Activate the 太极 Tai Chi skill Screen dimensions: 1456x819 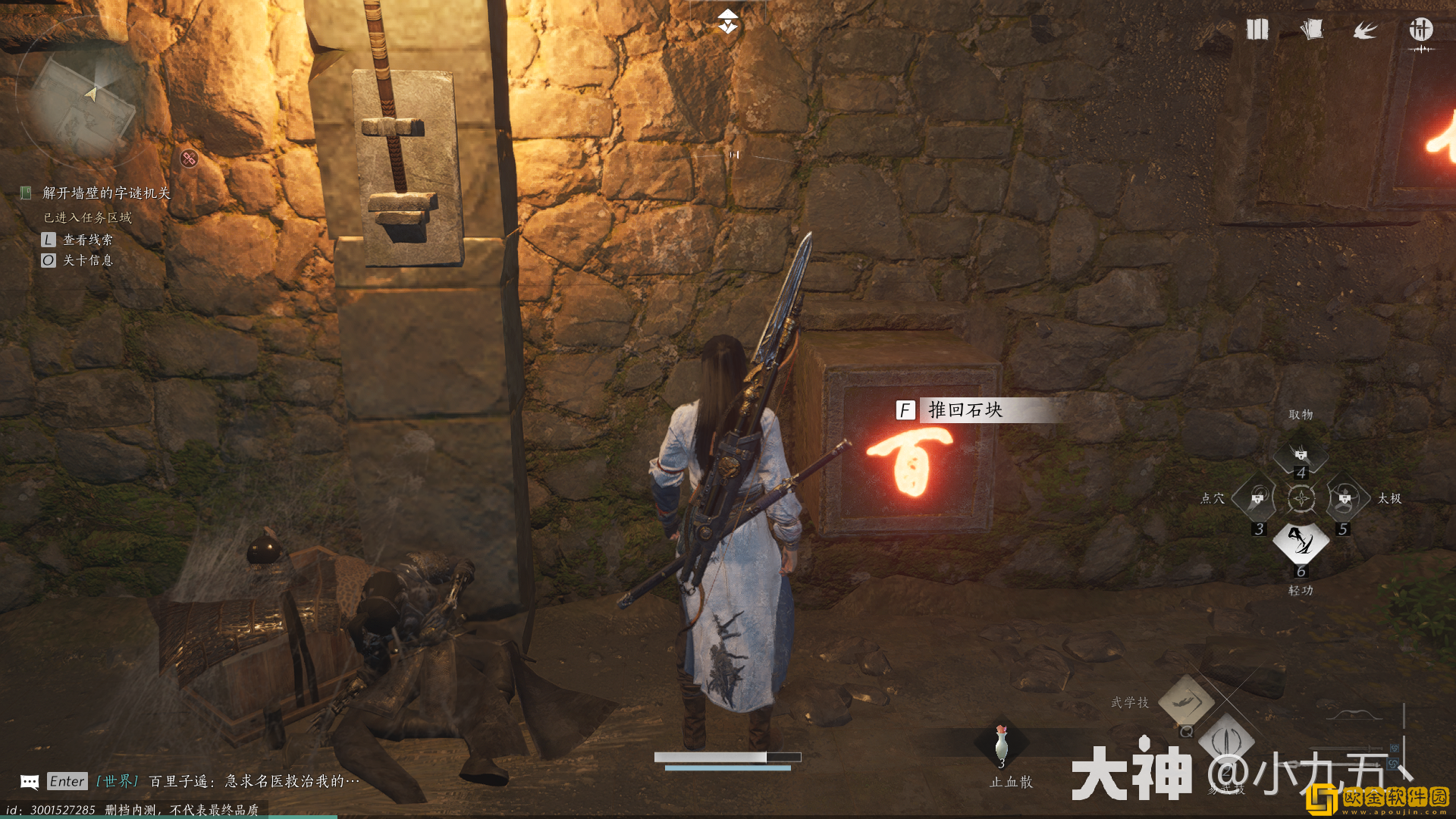(x=1345, y=498)
